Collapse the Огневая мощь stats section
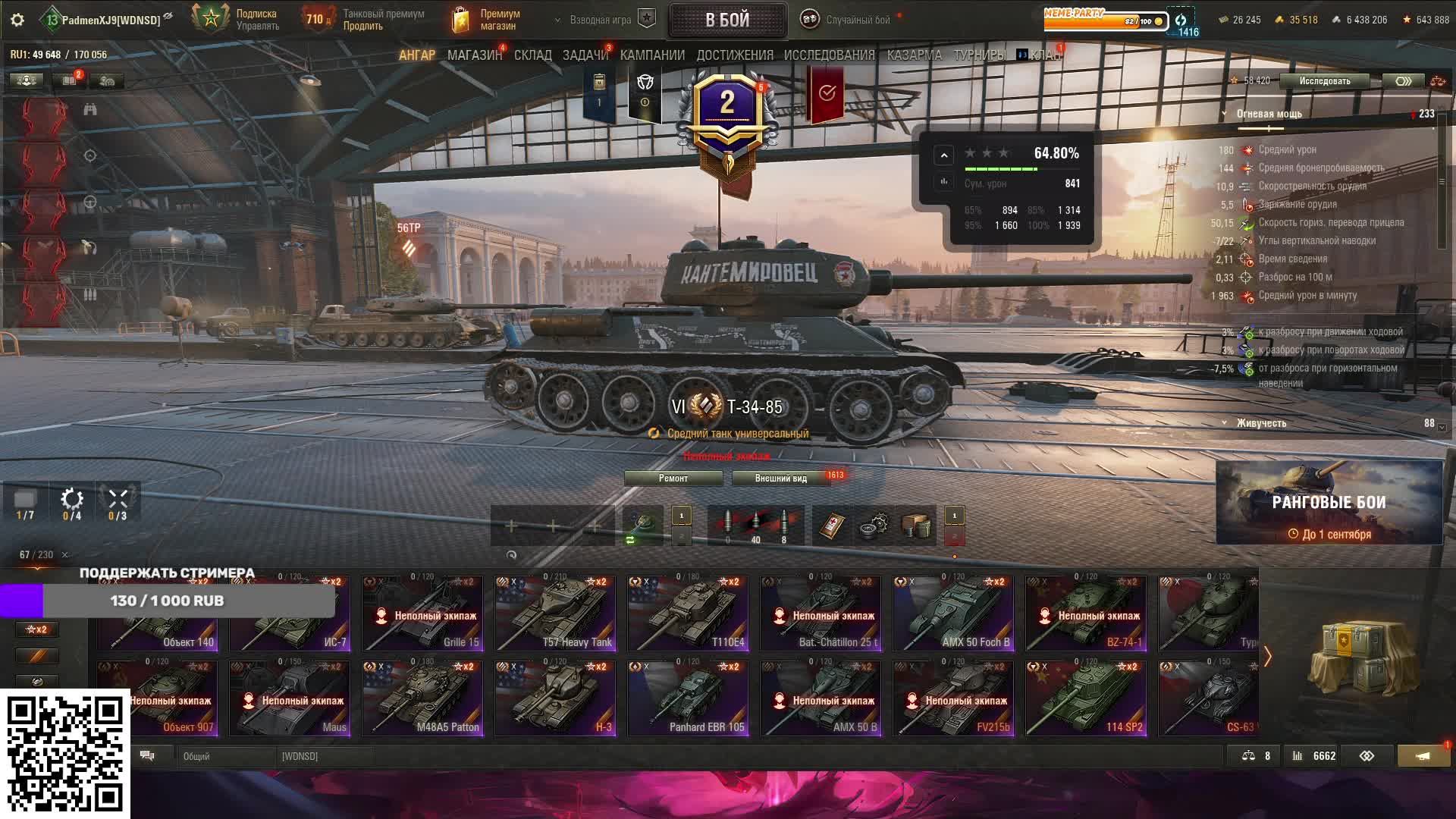The image size is (1456, 819). 1224,115
